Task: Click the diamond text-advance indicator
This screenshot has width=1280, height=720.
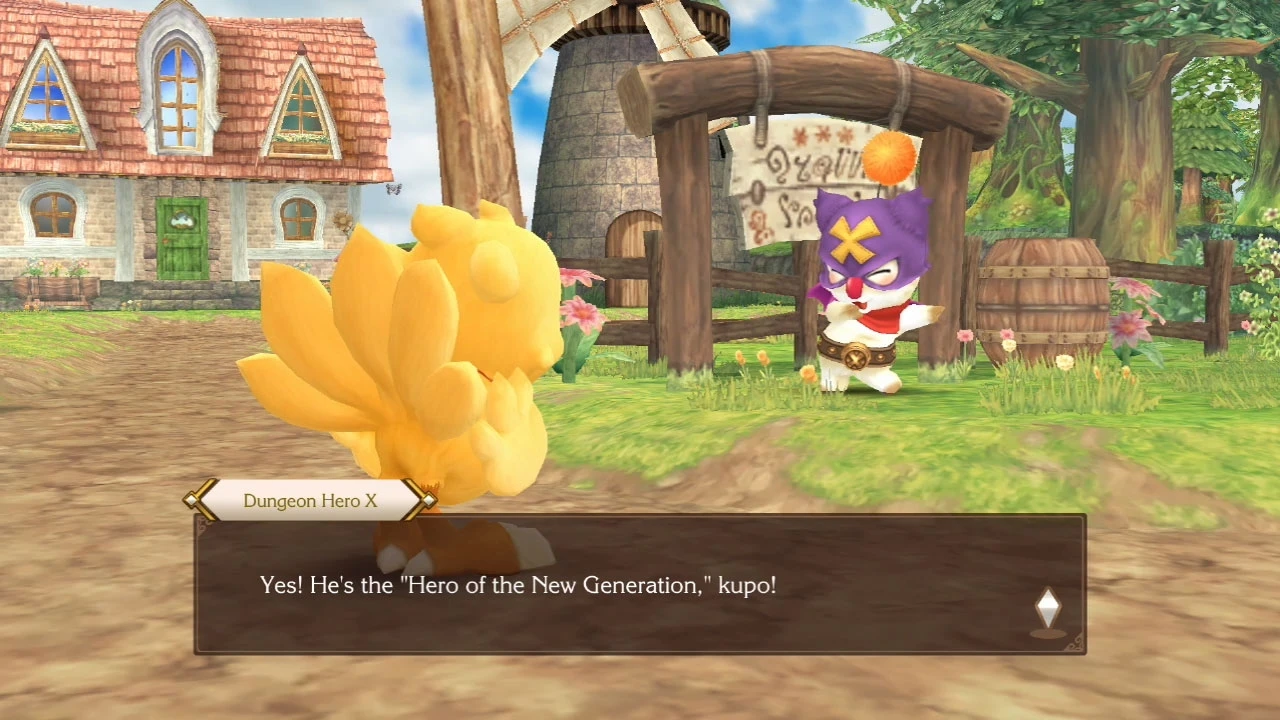Action: click(1048, 605)
